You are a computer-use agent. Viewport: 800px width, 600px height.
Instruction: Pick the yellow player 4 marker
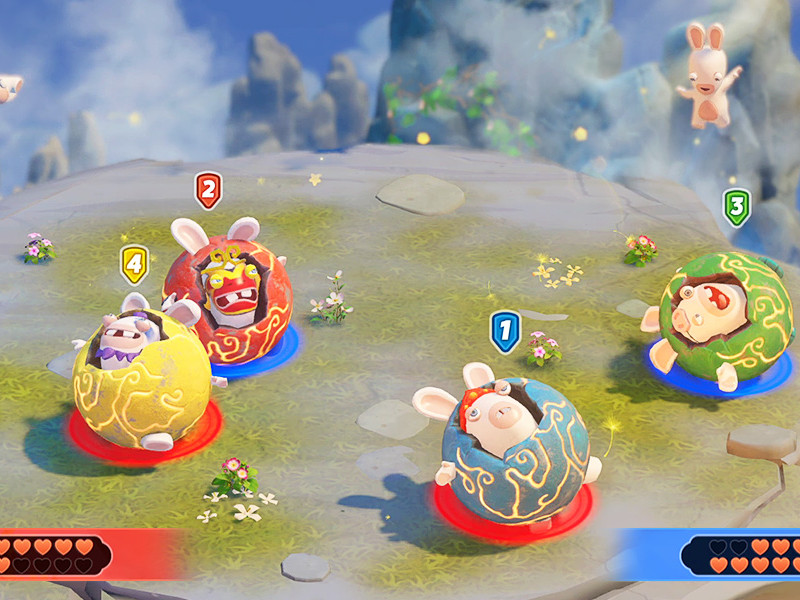(134, 265)
